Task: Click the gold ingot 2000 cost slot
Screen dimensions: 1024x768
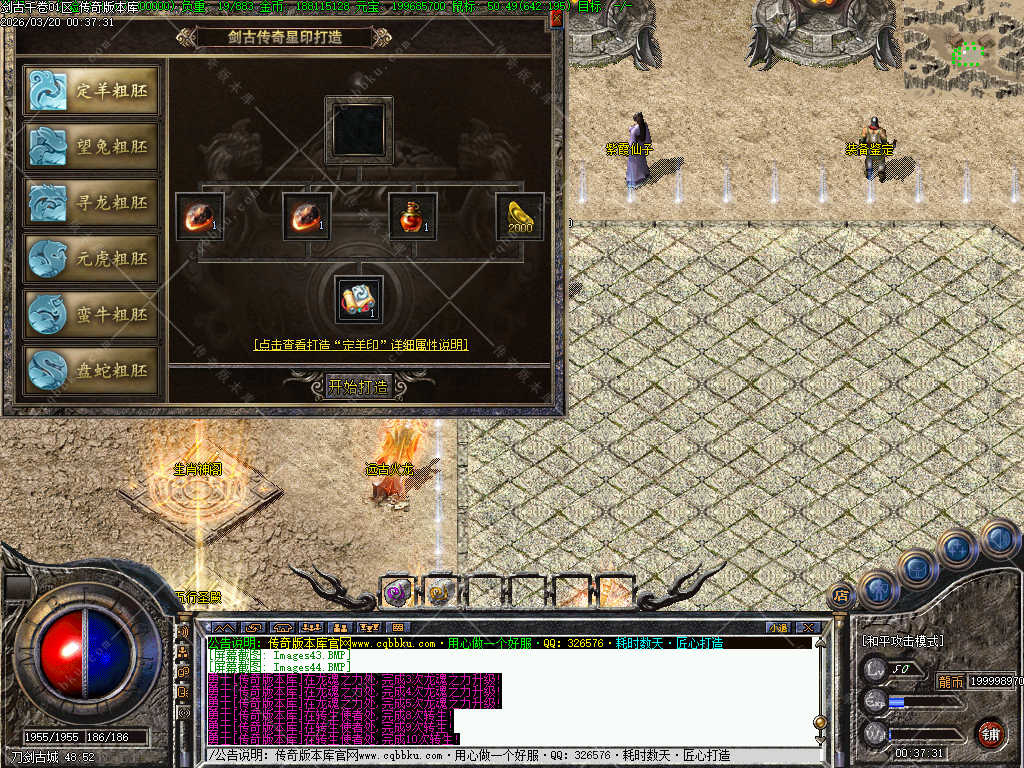Action: point(520,217)
